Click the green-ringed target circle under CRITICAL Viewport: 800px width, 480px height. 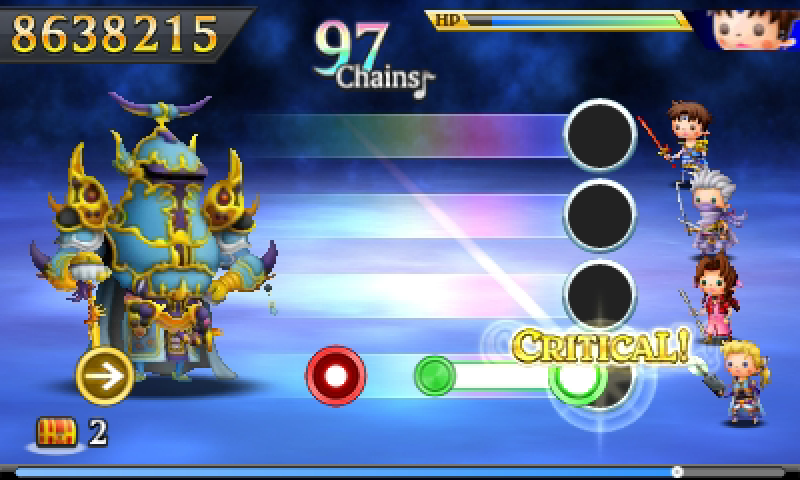[x=577, y=377]
